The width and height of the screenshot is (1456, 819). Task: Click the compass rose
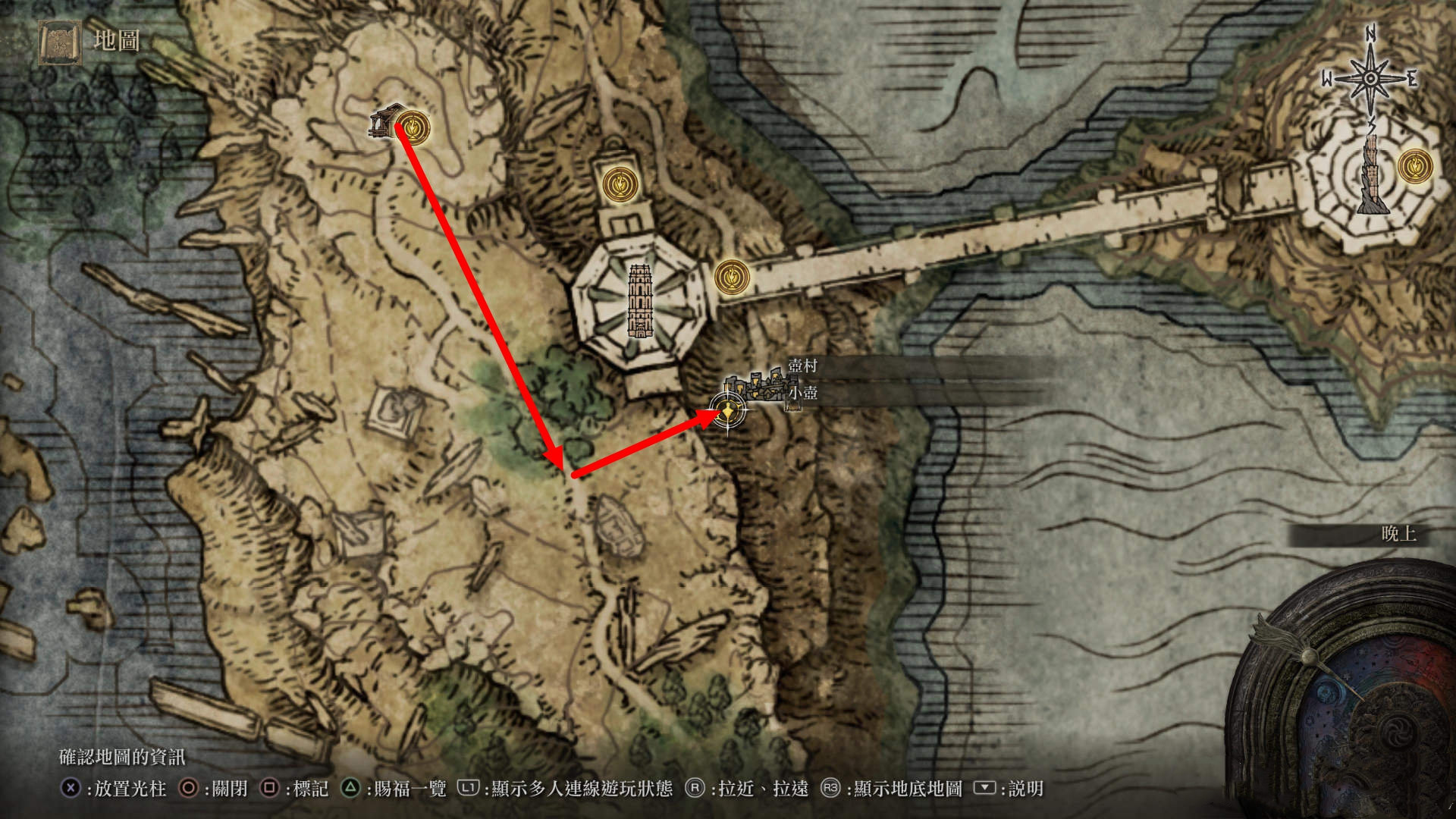(x=1370, y=79)
